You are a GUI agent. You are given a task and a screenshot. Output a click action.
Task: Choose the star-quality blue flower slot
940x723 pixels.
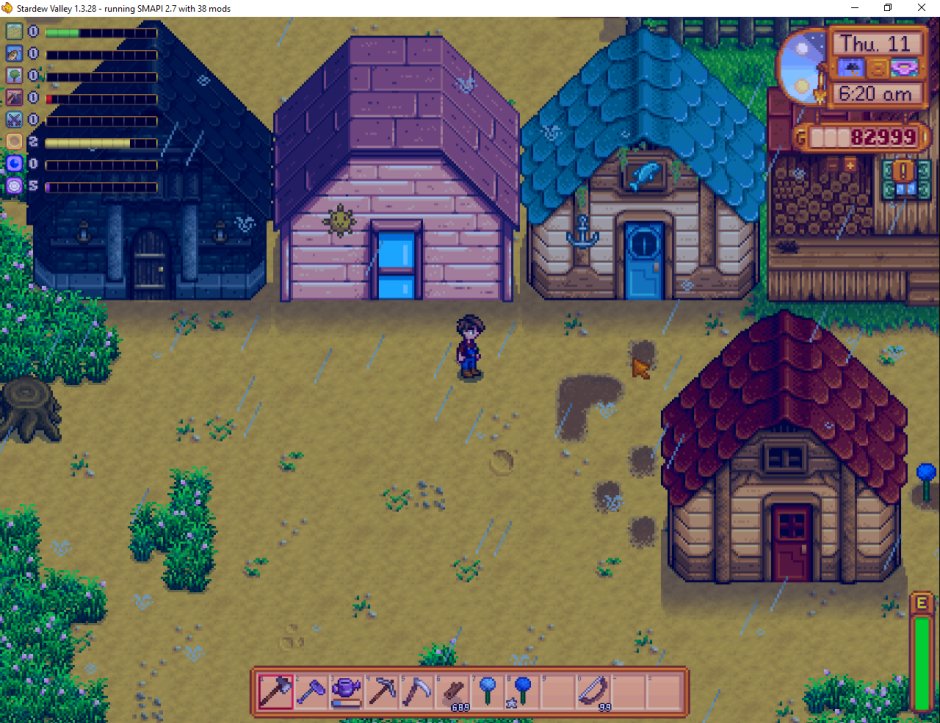521,690
